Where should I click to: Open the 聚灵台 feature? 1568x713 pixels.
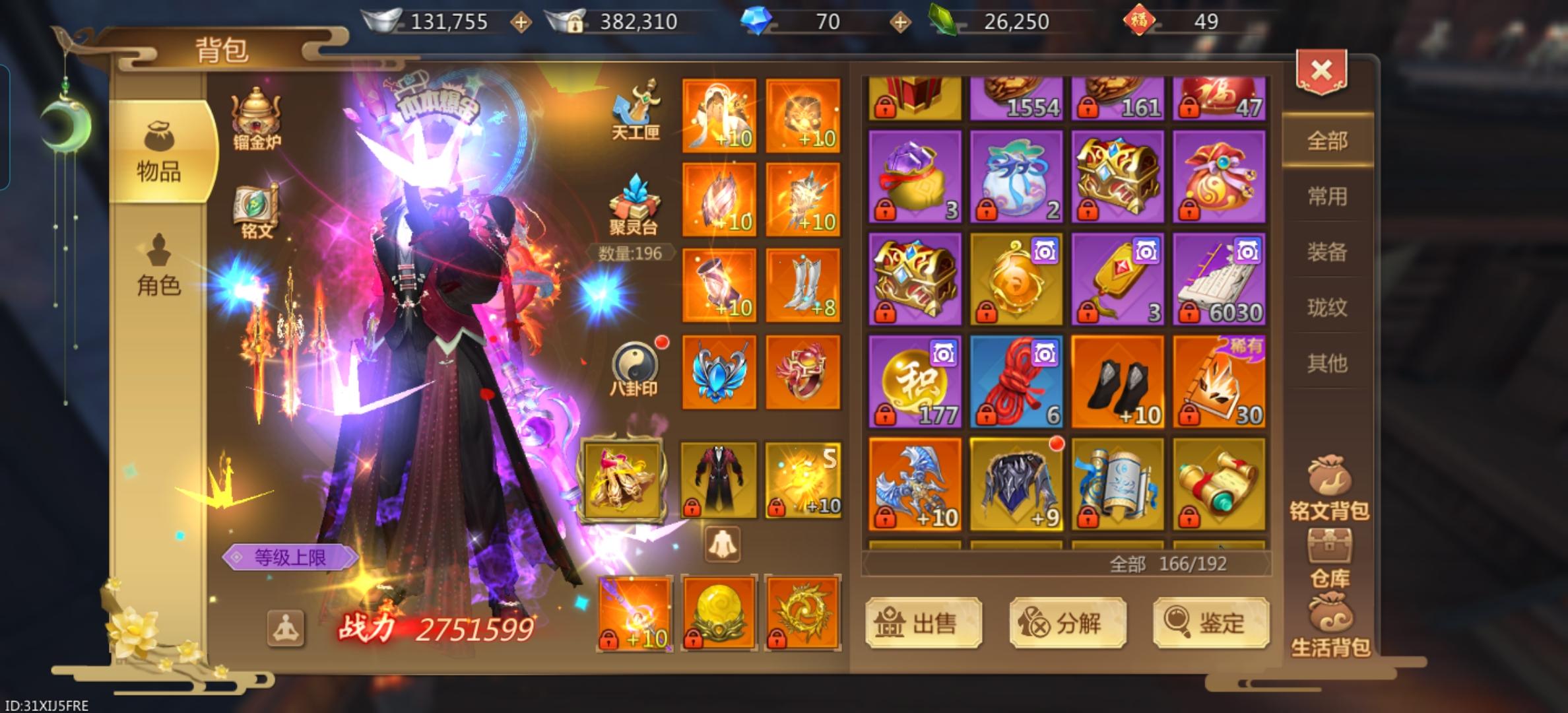coord(634,205)
